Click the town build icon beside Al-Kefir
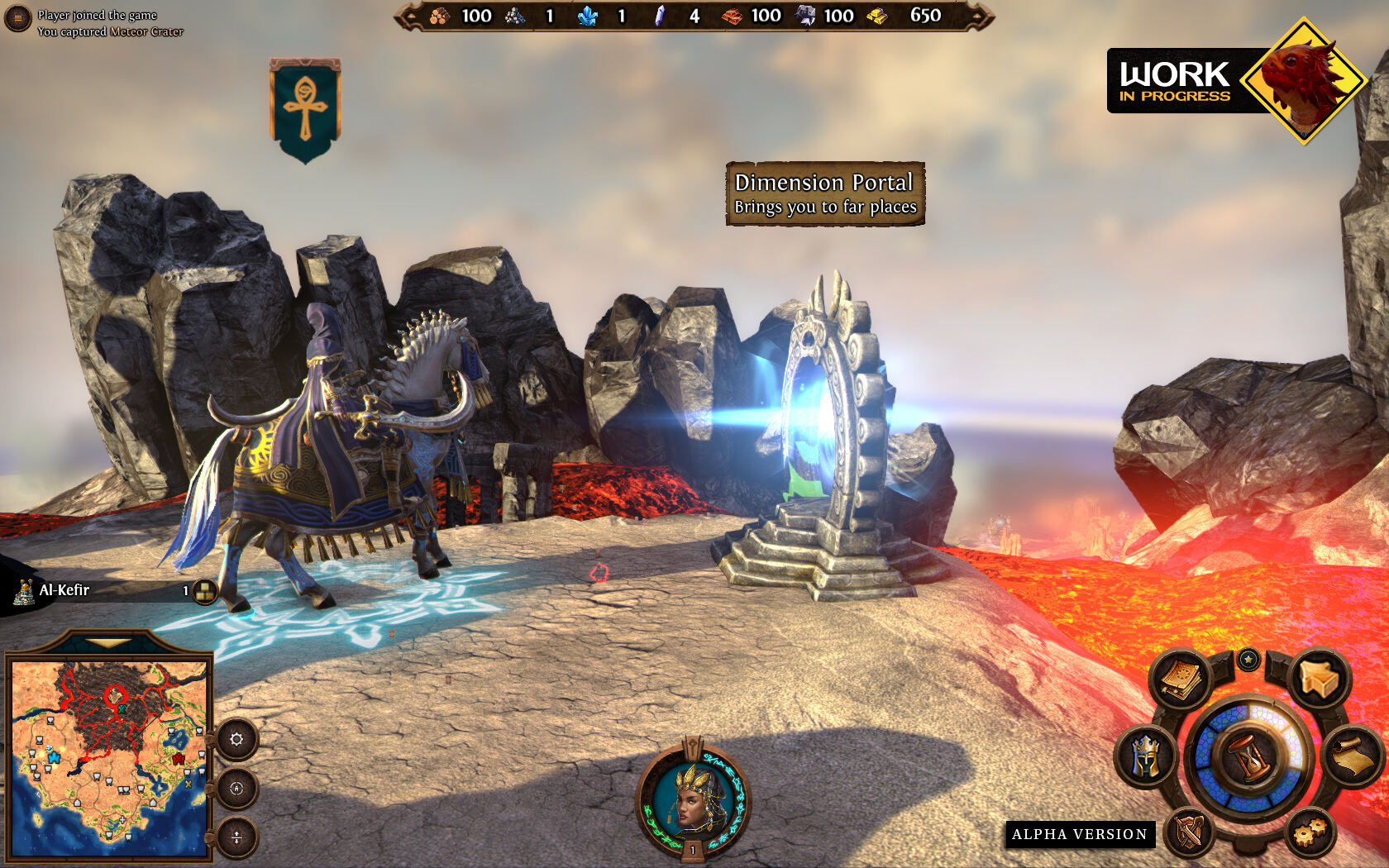Screen dimensions: 1389x868 [204, 590]
